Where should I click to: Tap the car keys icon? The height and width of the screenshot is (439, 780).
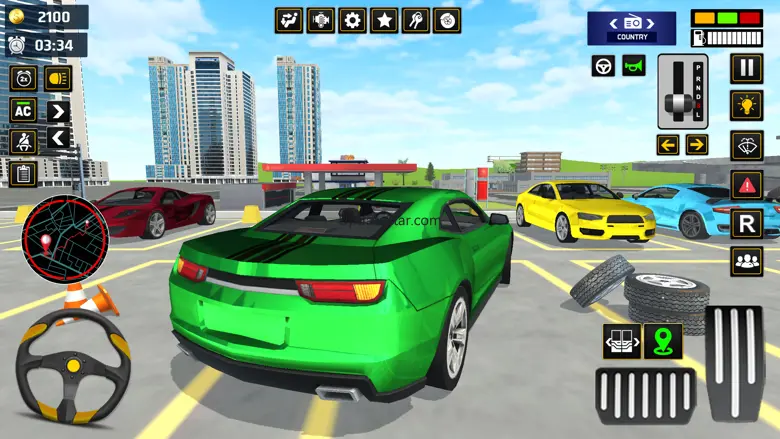click(x=416, y=20)
